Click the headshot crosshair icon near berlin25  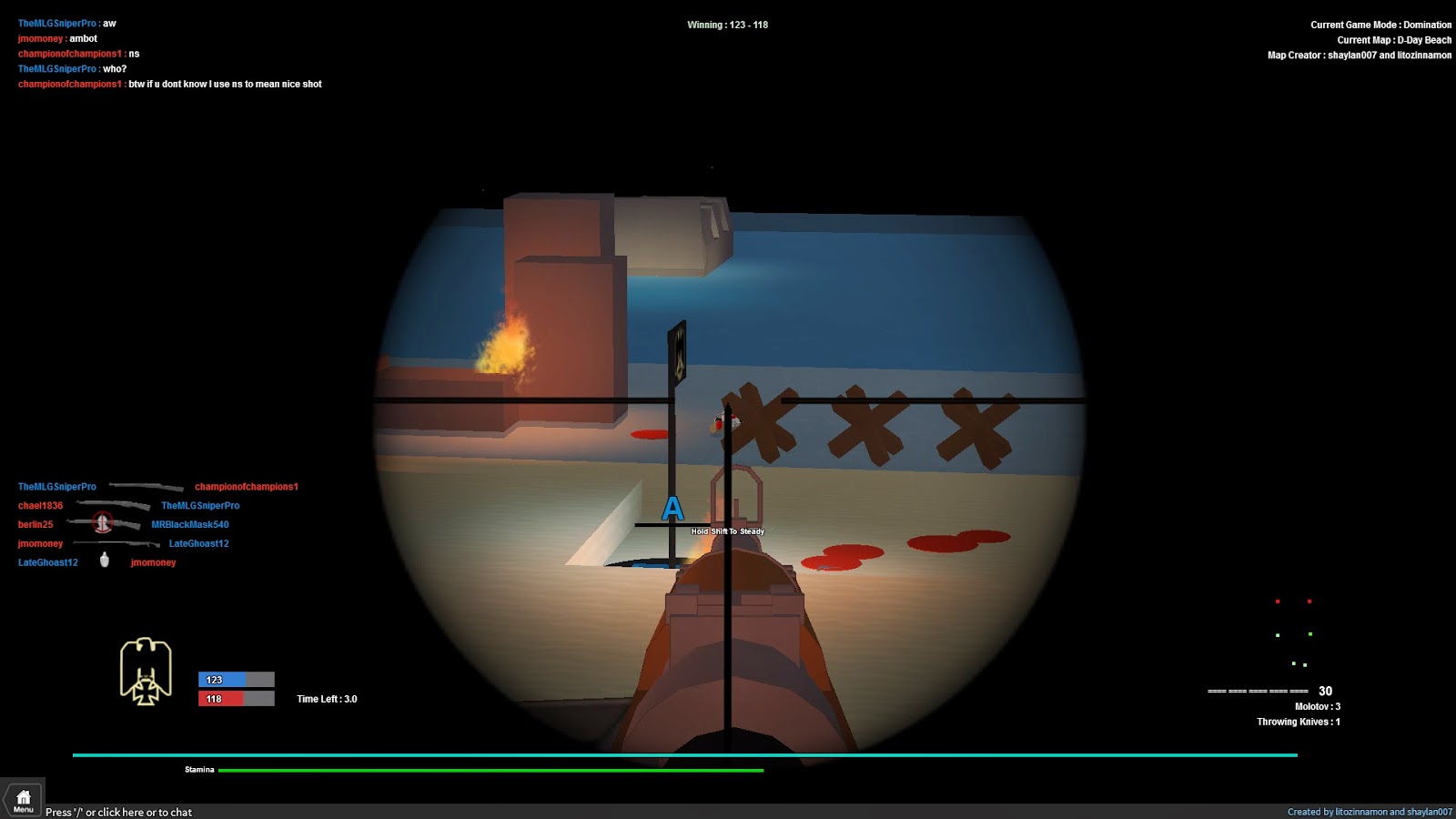(x=103, y=524)
